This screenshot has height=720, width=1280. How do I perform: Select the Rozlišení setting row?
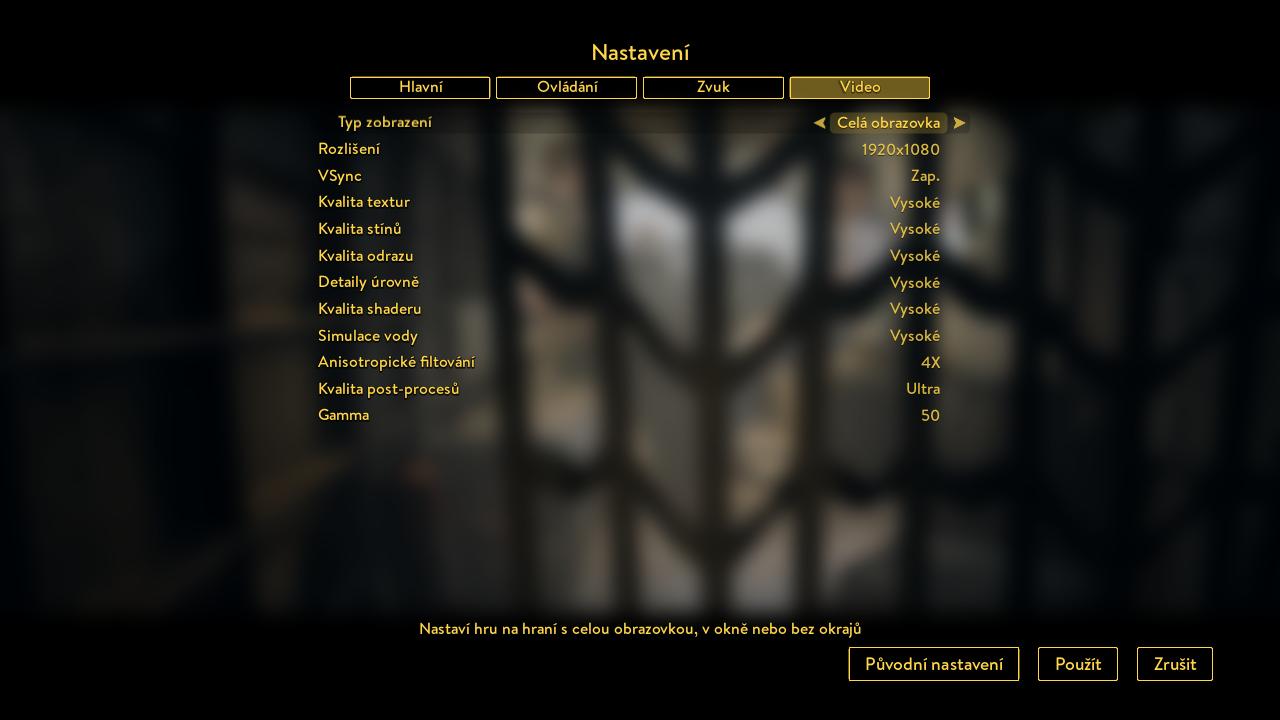tap(628, 149)
